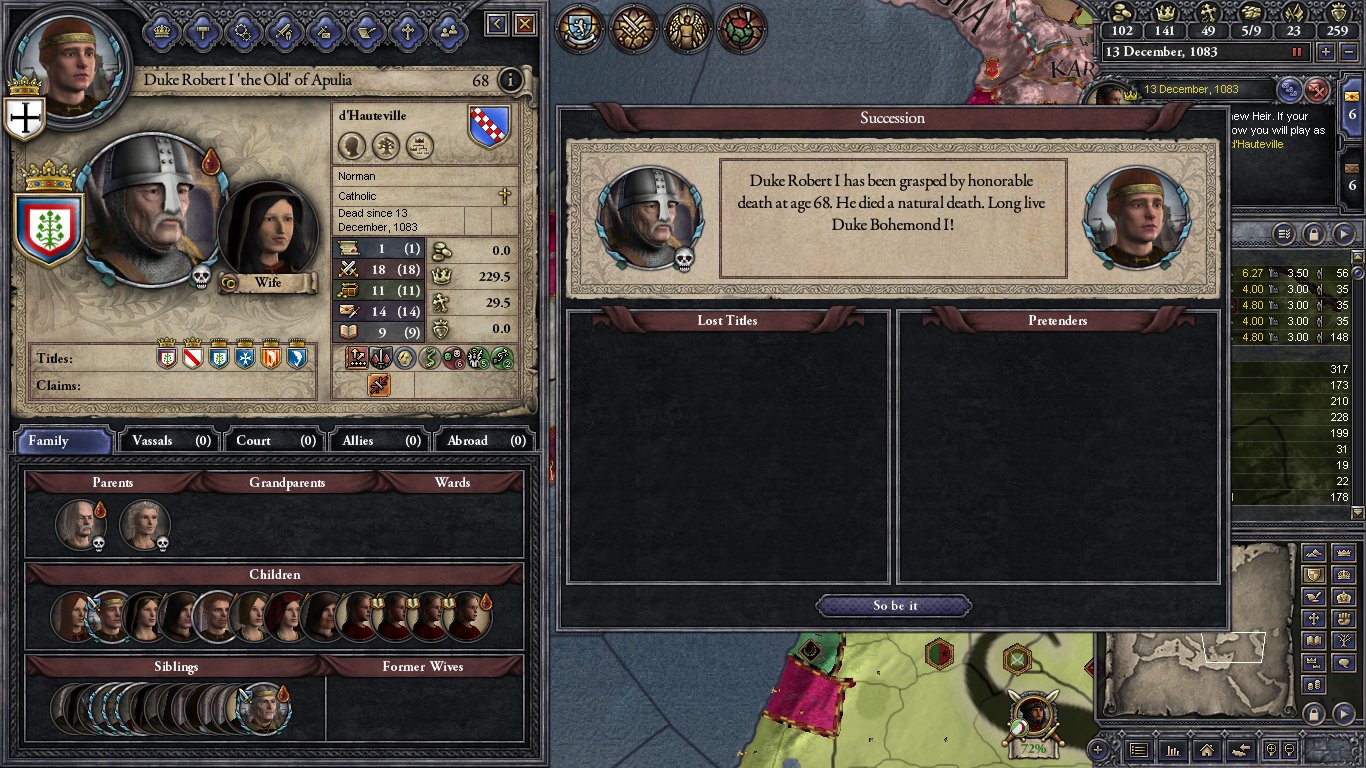The width and height of the screenshot is (1366, 768).
Task: Select the Abroad tab
Action: point(482,440)
